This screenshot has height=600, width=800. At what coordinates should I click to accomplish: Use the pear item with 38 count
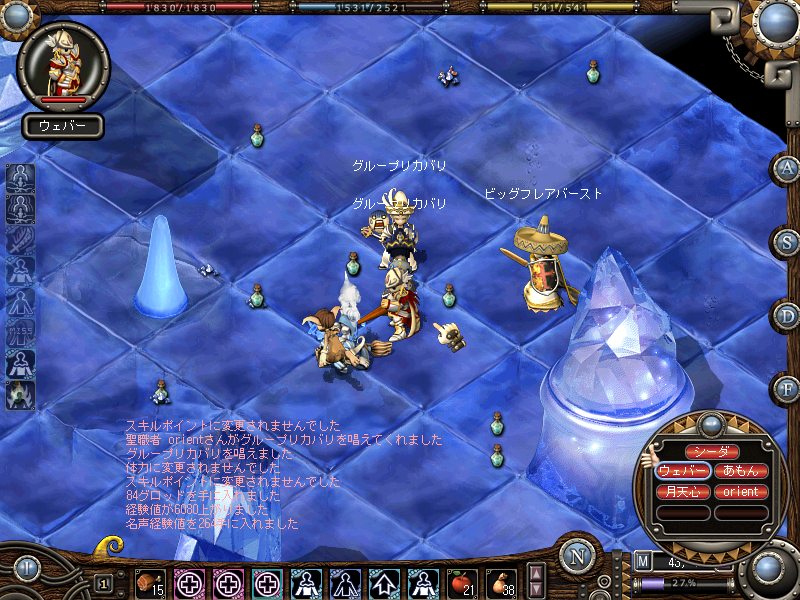[498, 581]
